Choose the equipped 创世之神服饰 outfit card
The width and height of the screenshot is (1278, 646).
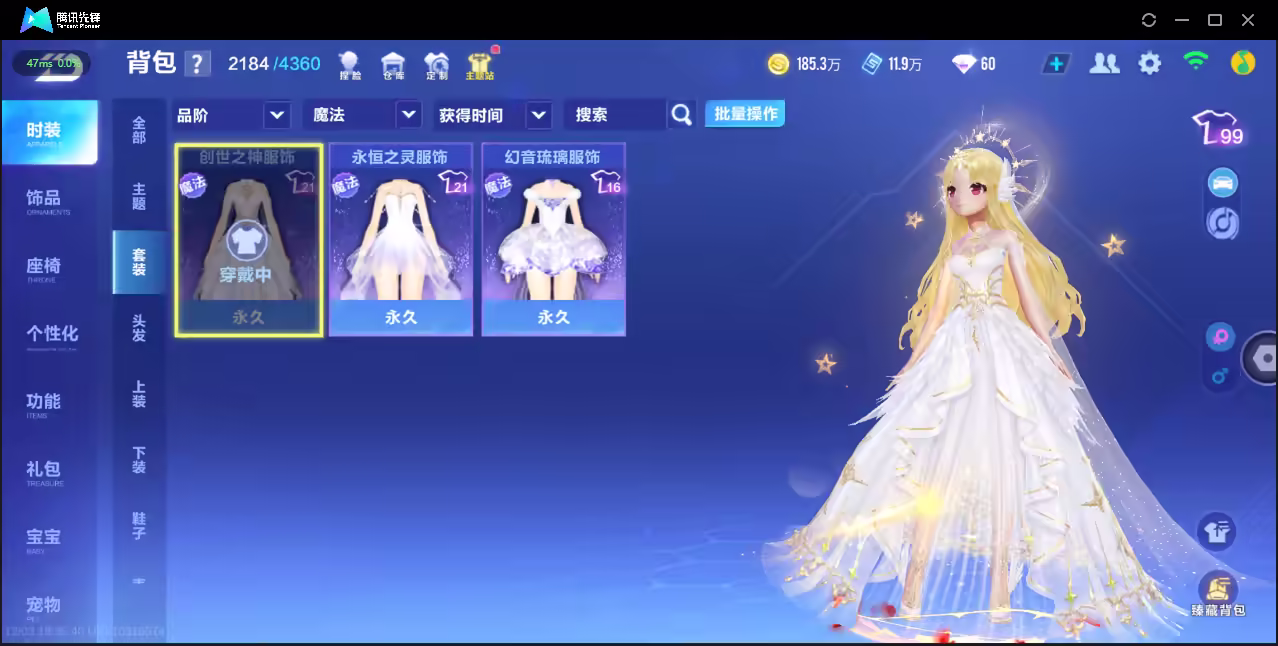[248, 240]
